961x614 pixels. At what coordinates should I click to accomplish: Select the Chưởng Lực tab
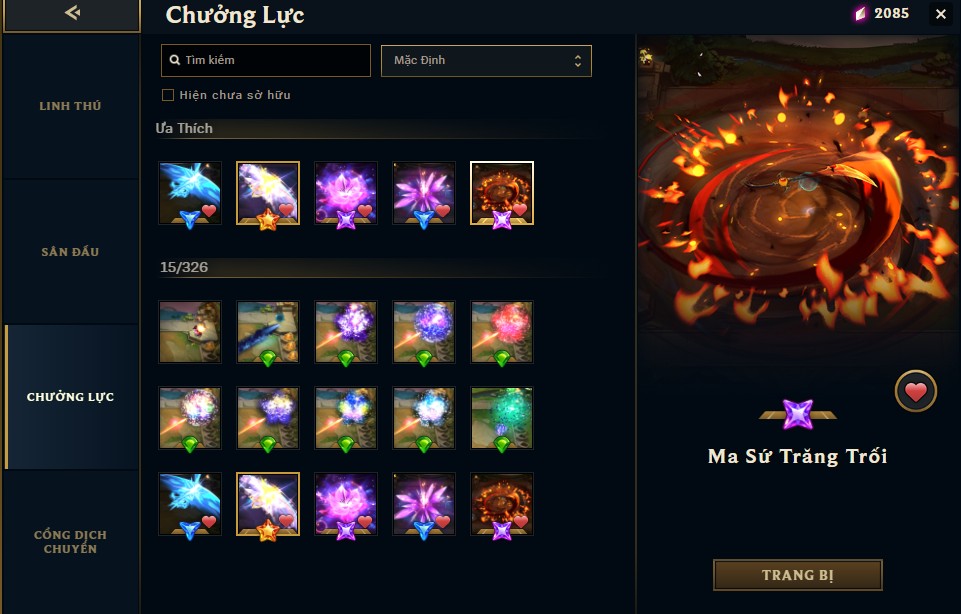point(70,397)
